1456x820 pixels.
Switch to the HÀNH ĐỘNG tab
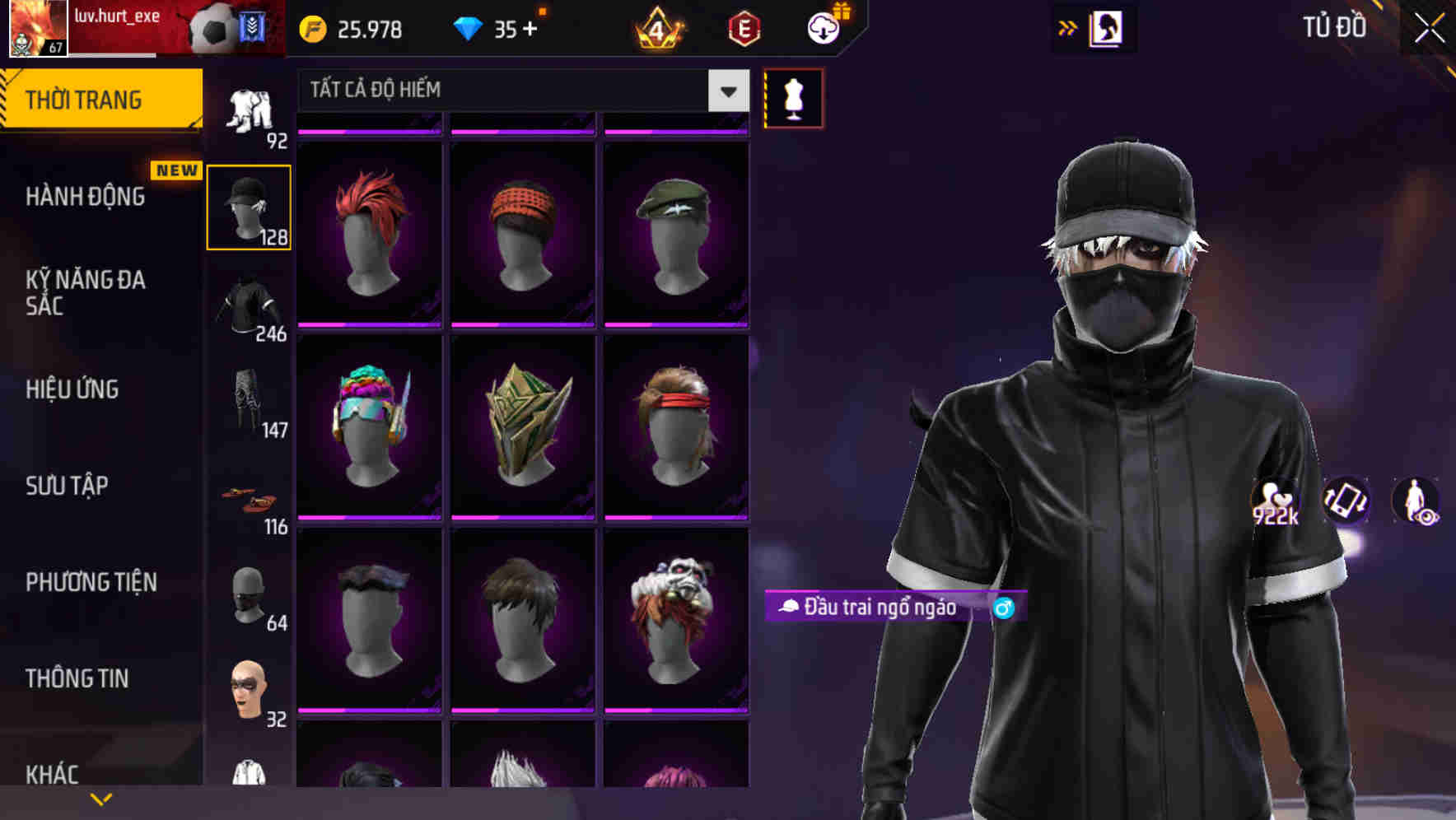click(86, 196)
